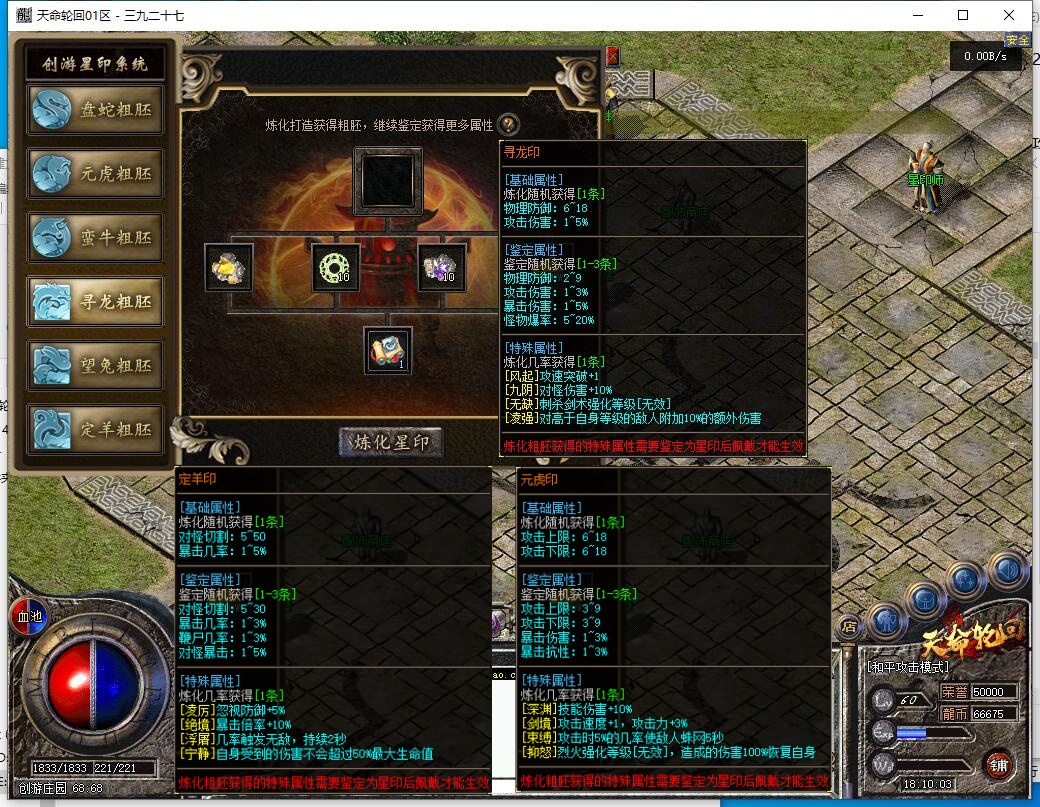Click the 炼化星印 refine button

[391, 442]
